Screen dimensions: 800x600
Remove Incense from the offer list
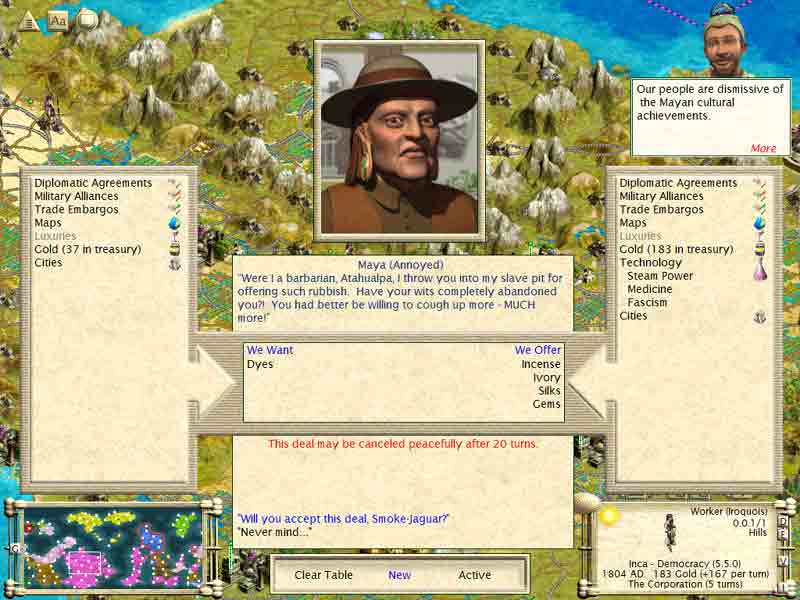541,364
